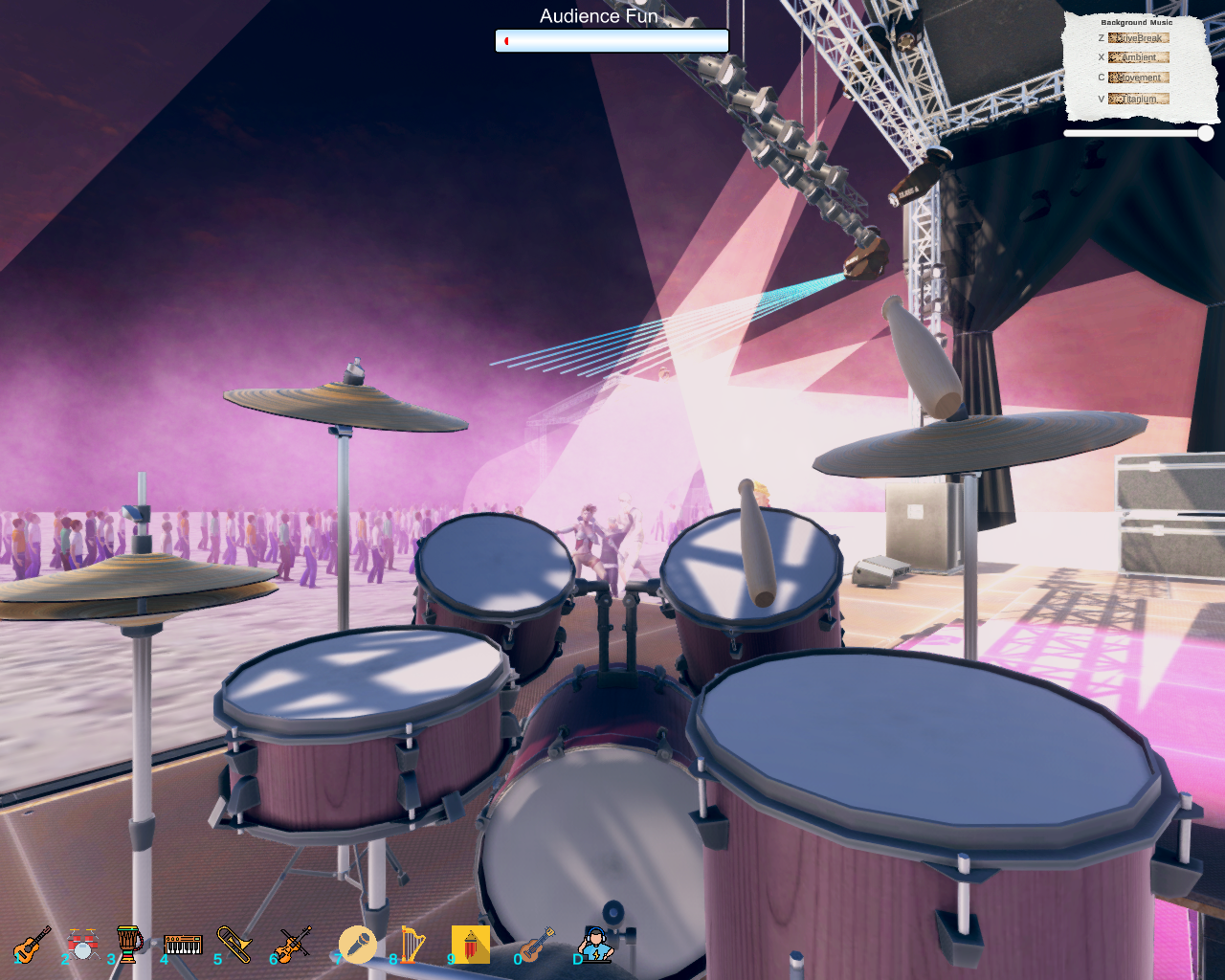Select the violin icon in slot 6

(x=292, y=943)
